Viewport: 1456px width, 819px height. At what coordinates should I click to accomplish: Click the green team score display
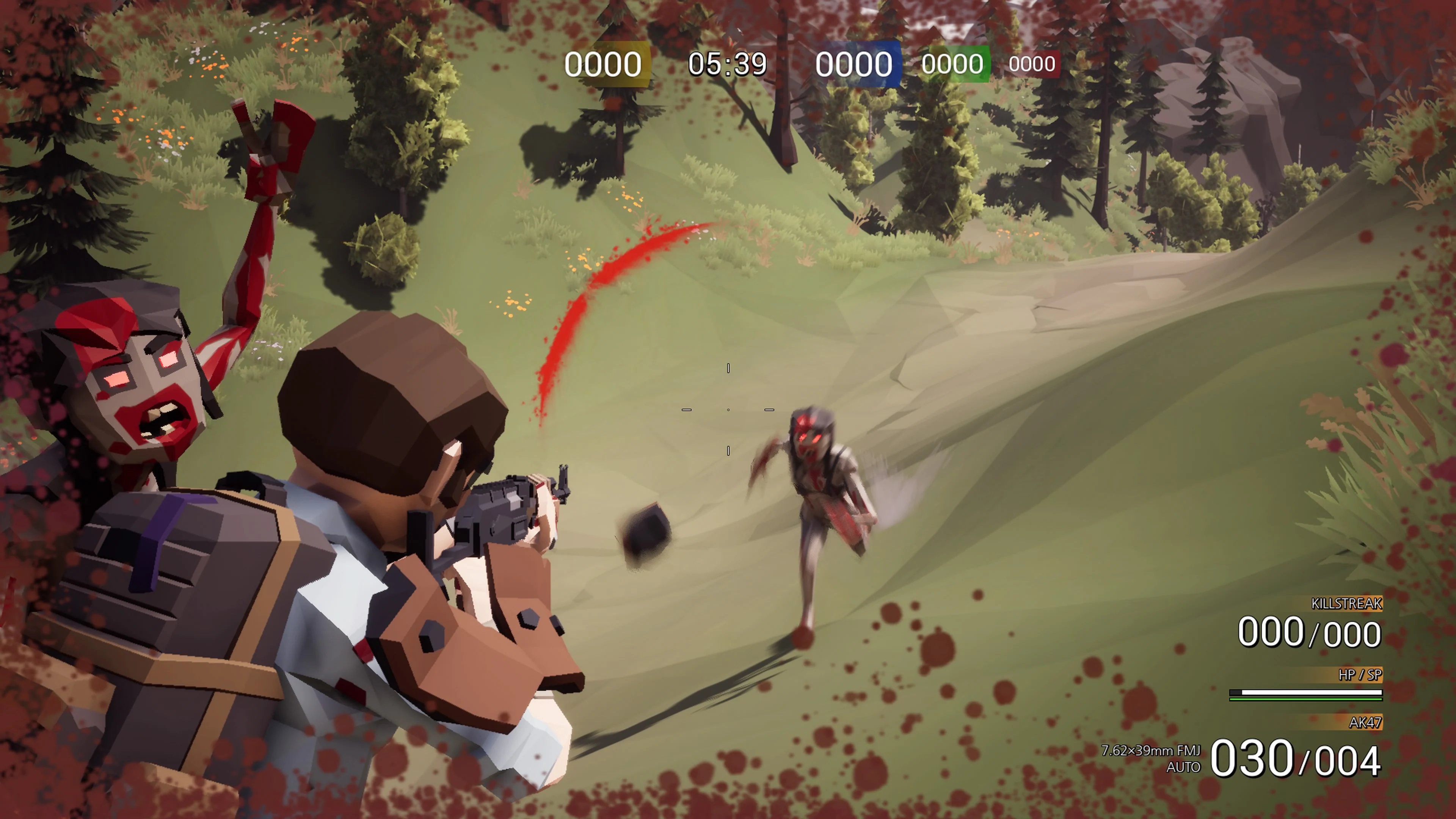click(952, 63)
